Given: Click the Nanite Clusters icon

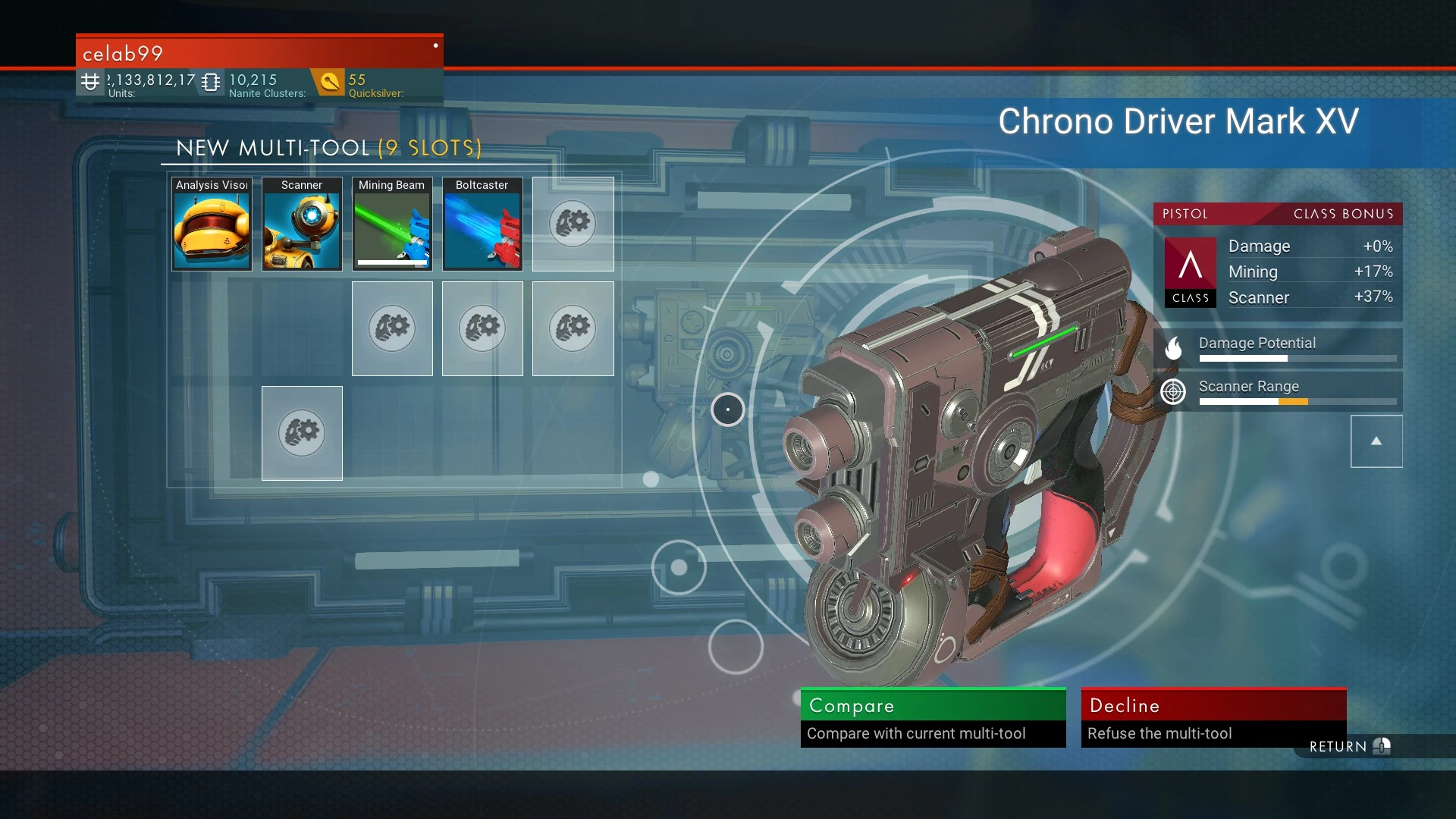Looking at the screenshot, I should coord(210,80).
